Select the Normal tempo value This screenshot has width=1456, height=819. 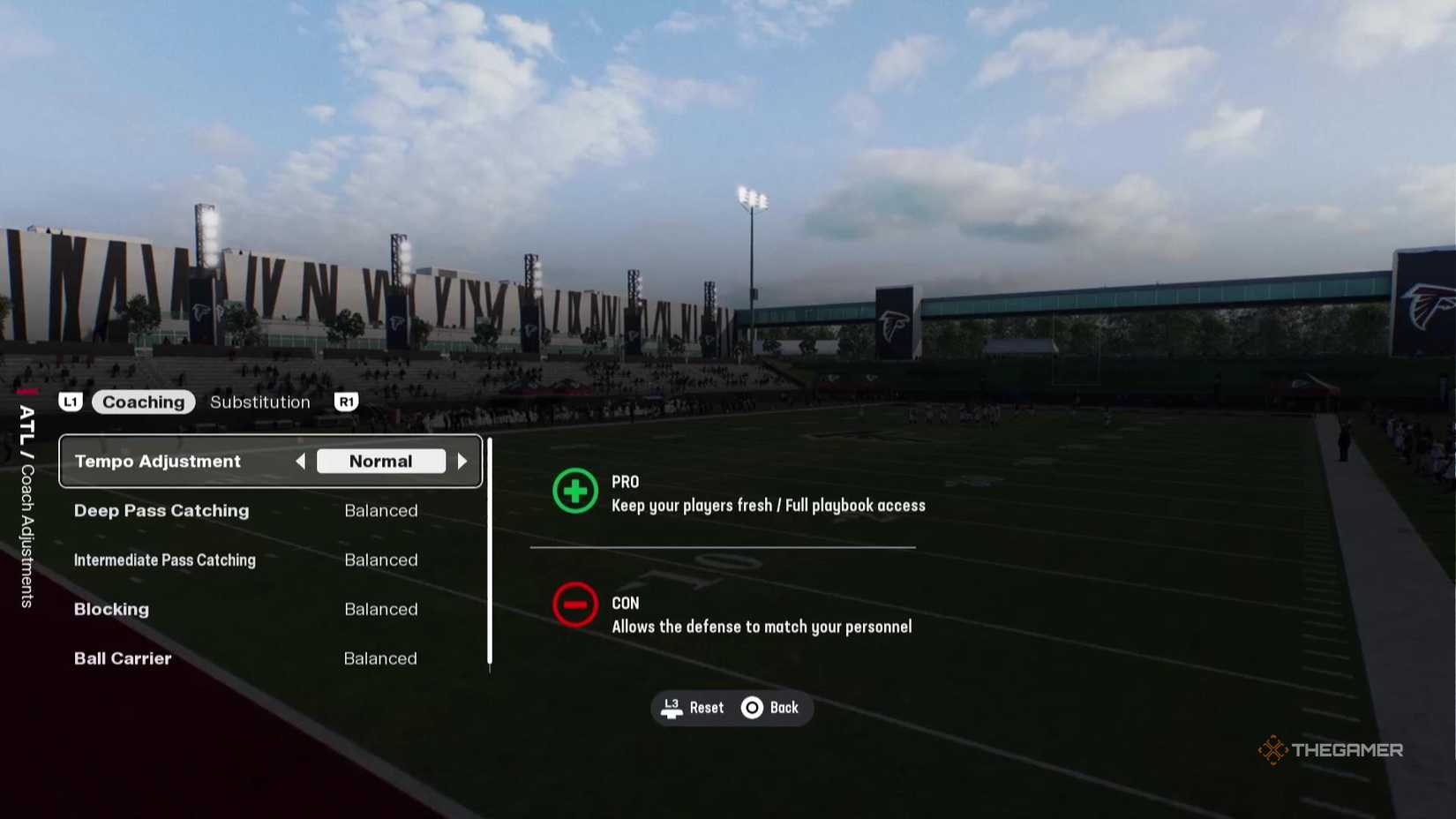[381, 461]
